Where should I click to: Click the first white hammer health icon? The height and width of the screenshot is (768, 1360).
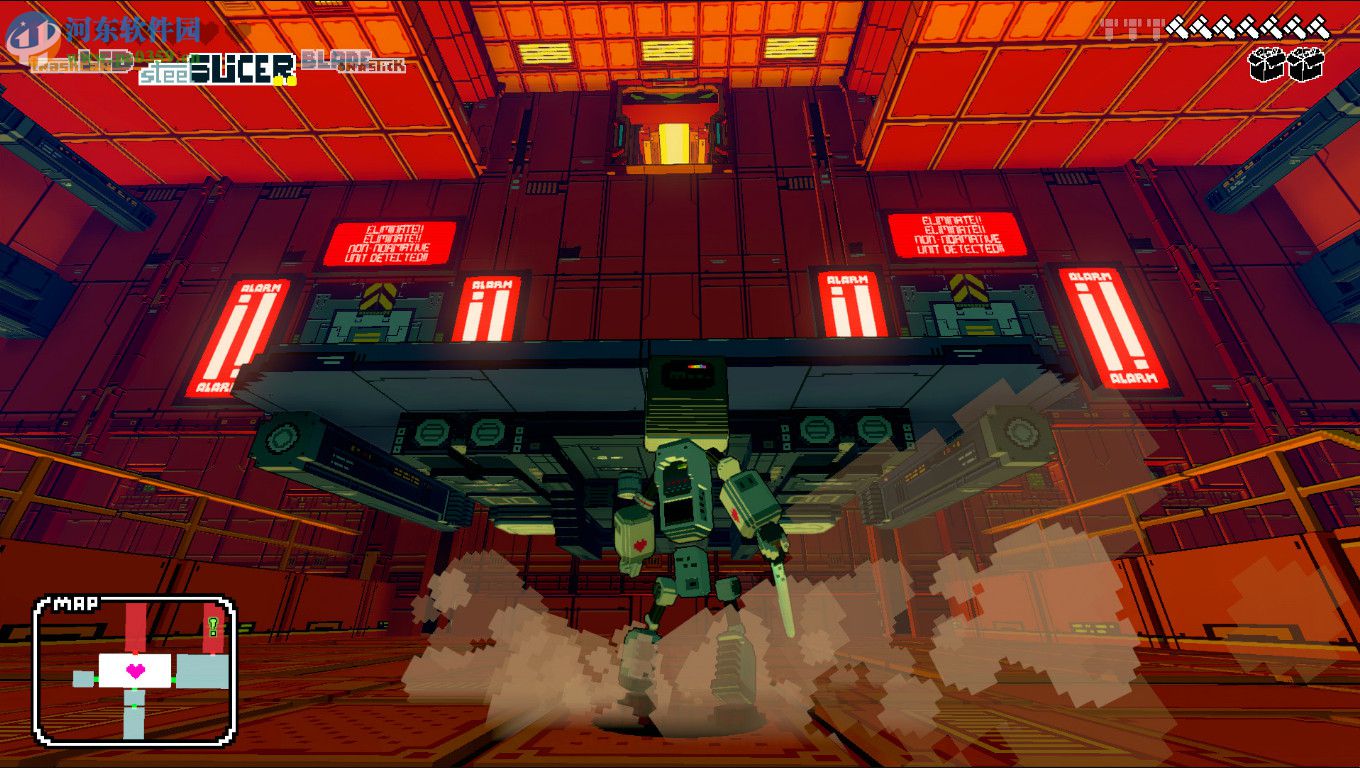click(1178, 27)
